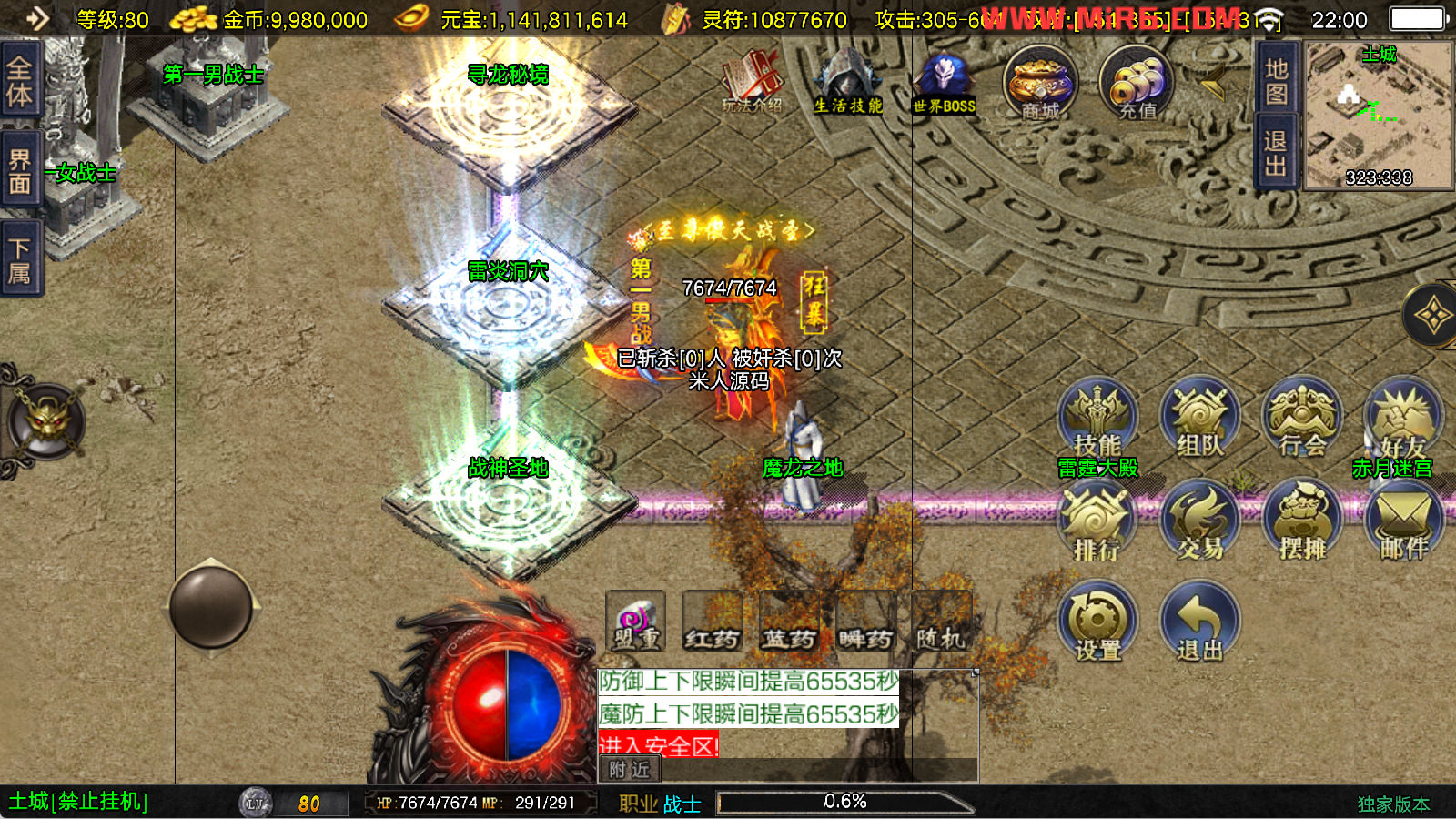This screenshot has width=1456, height=819.
Task: Open 生活技能 life skills
Action: point(847,84)
